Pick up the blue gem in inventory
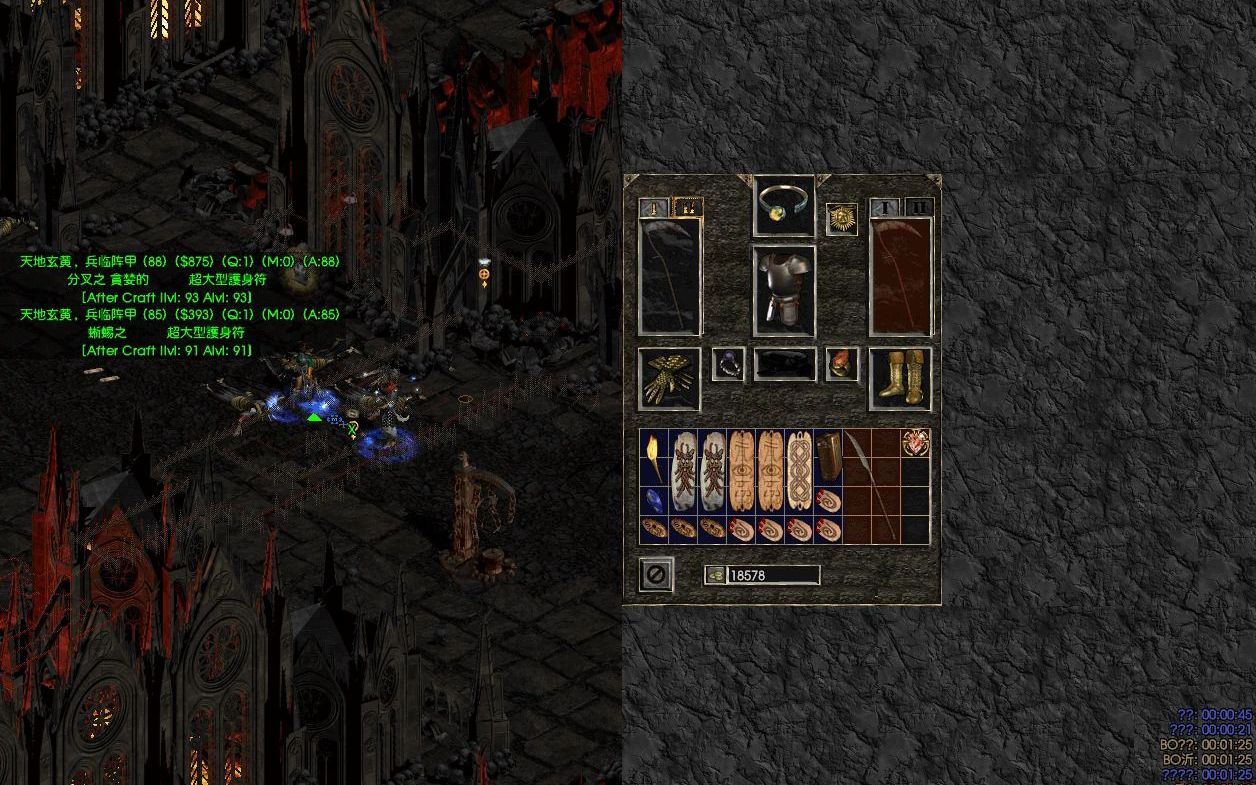Viewport: 1256px width, 785px height. coord(654,501)
